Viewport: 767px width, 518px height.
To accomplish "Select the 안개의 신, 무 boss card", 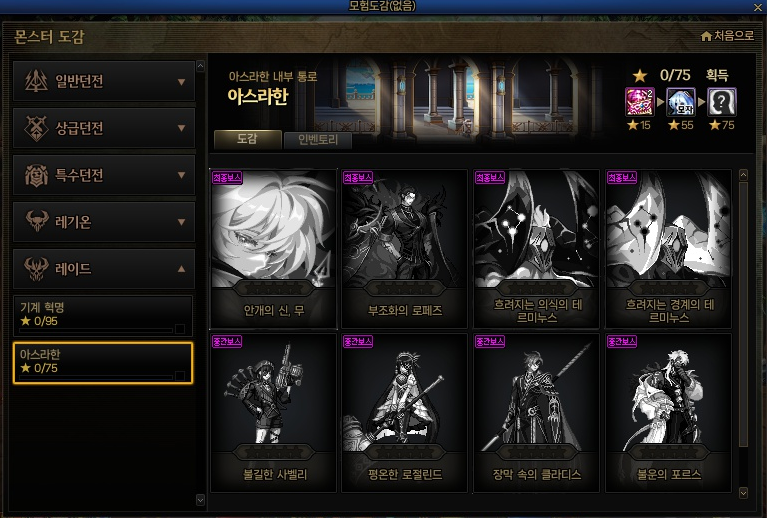I will 273,247.
